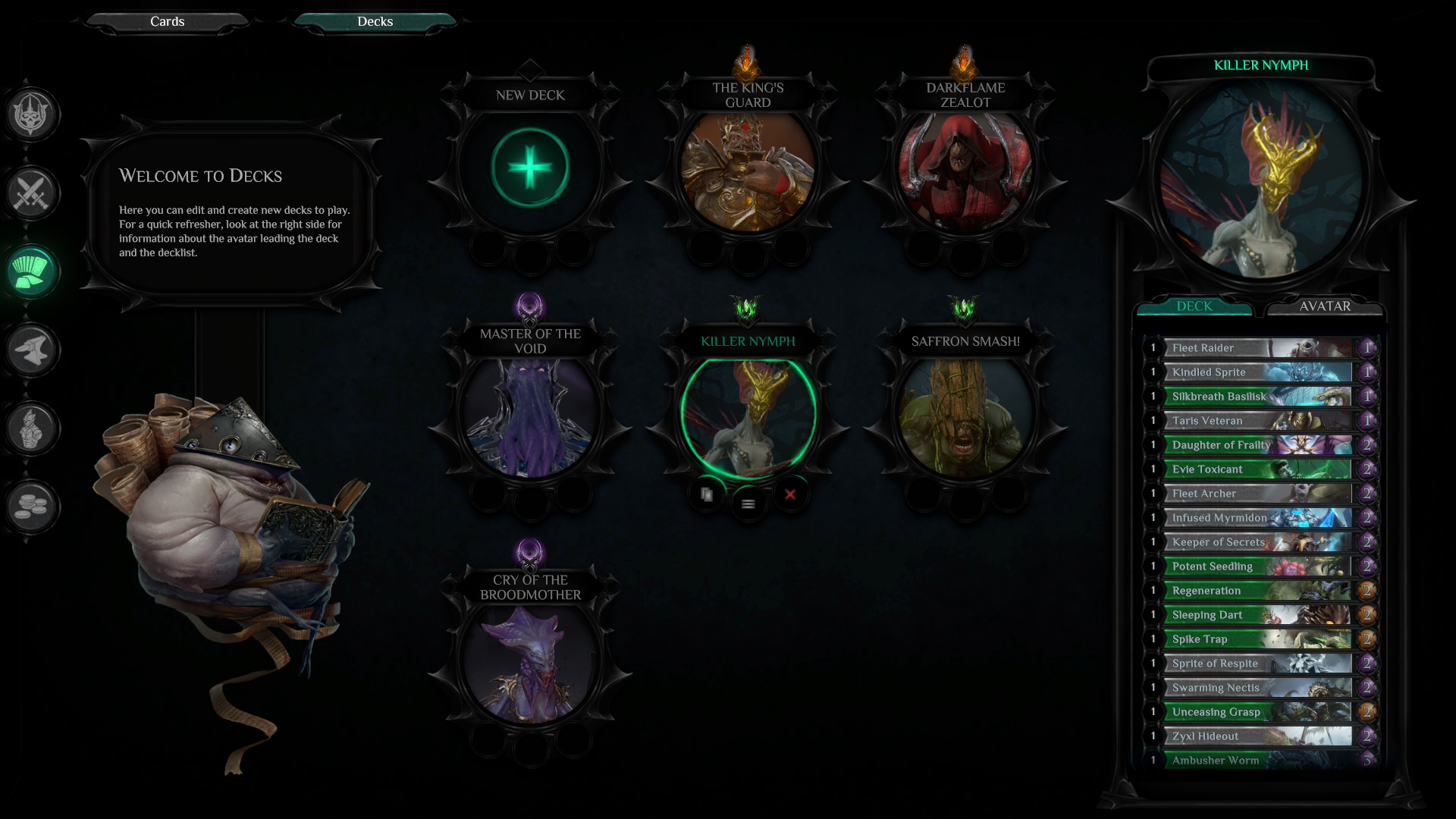Switch to the Deck tab in side panel
Viewport: 1456px width, 819px height.
pos(1194,306)
